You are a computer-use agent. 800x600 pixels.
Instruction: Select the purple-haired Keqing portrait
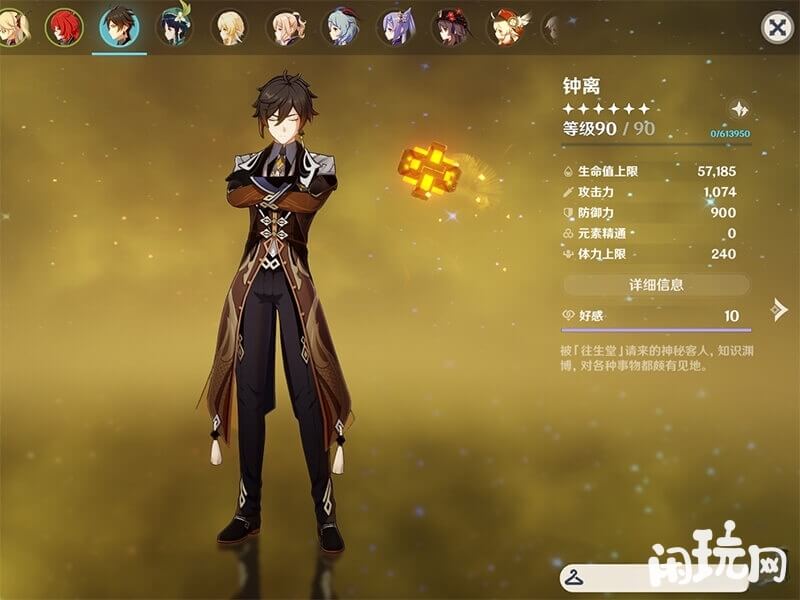point(397,27)
